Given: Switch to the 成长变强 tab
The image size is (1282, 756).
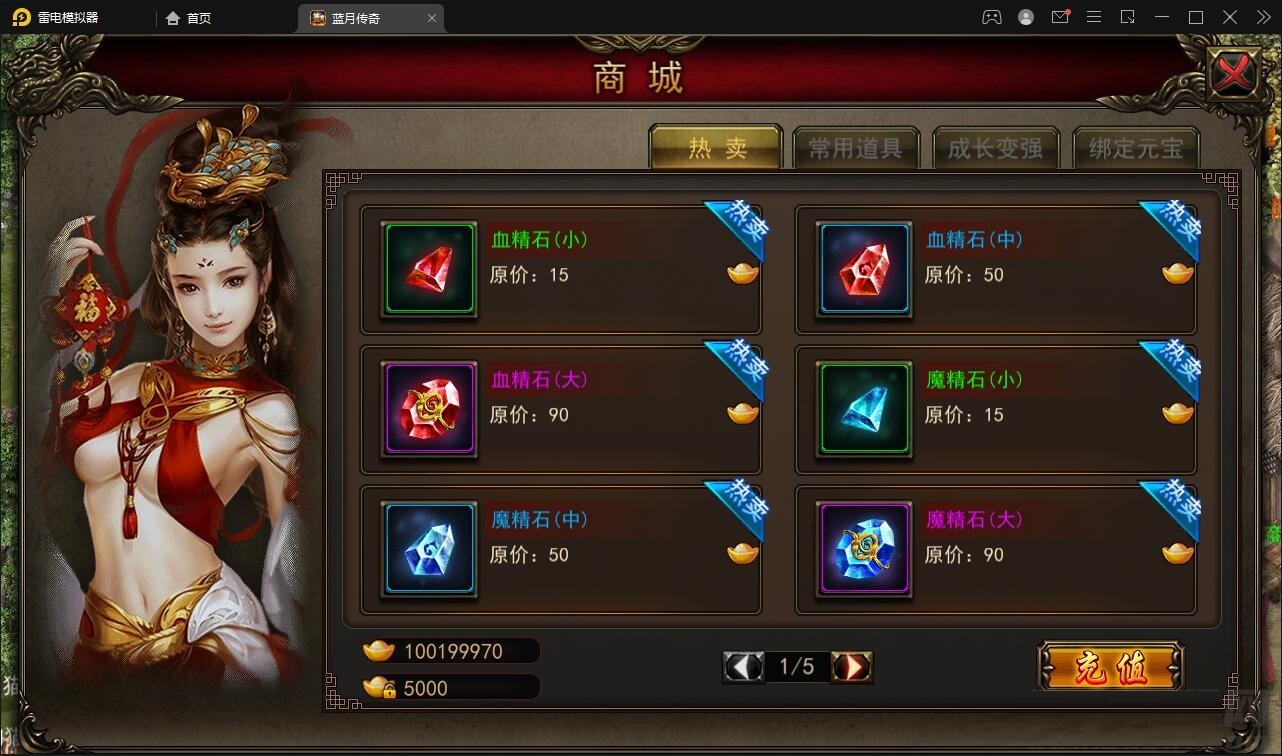Looking at the screenshot, I should [996, 147].
